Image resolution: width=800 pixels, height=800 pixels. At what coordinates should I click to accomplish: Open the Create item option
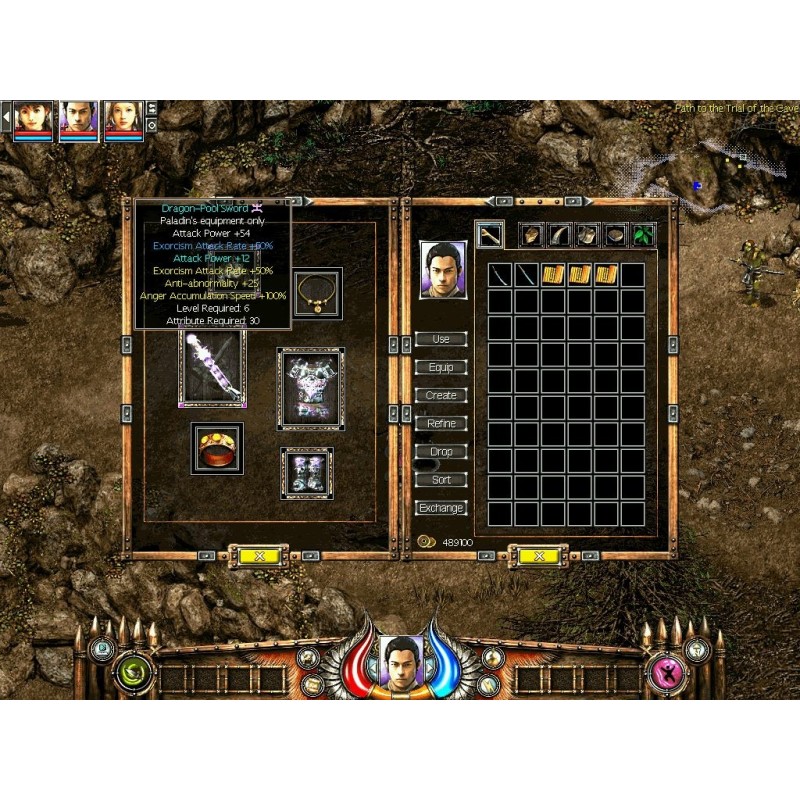pos(441,395)
